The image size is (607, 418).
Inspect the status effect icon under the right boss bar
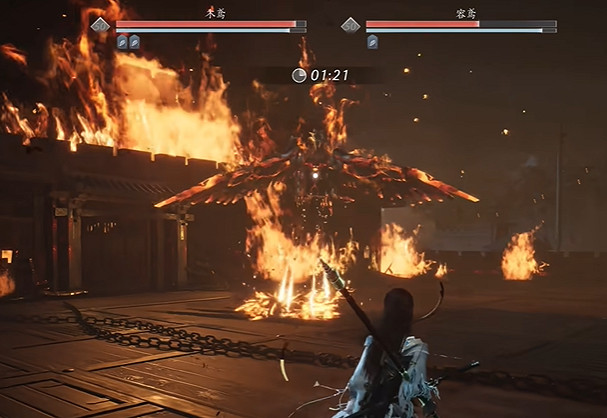pos(372,42)
